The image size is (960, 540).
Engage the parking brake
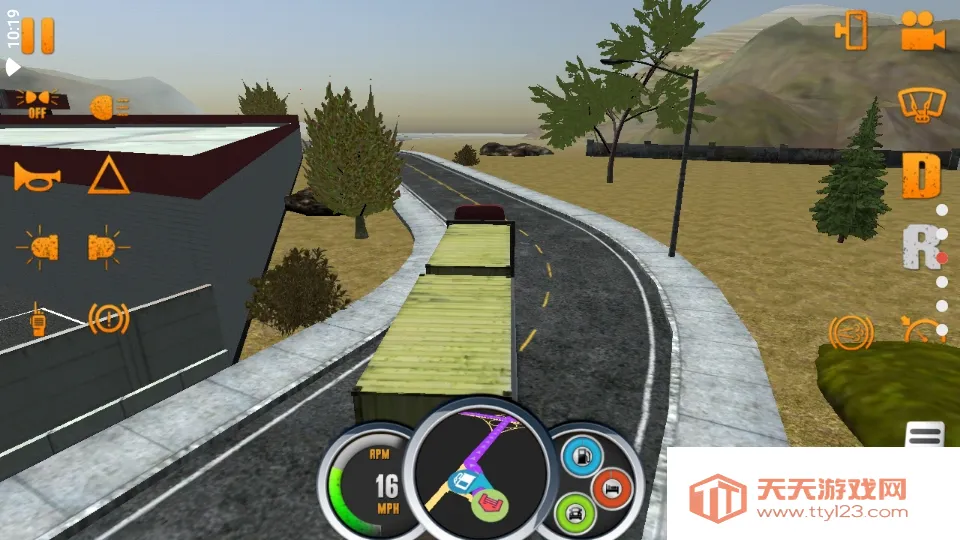click(x=109, y=319)
